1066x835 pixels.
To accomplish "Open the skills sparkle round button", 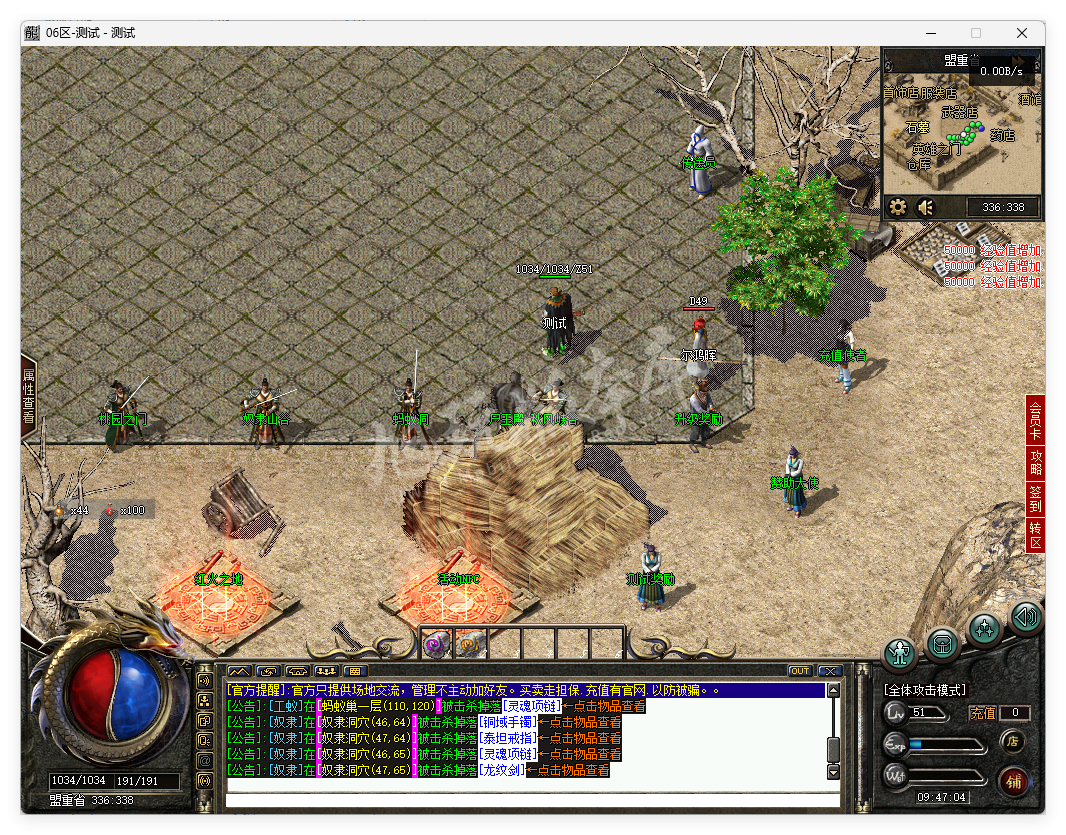I will [x=985, y=629].
